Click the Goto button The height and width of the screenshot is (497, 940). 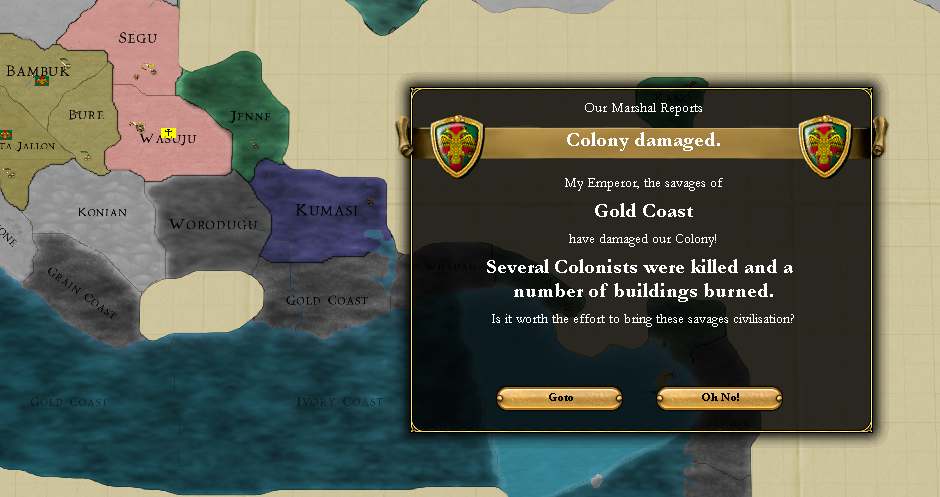click(x=560, y=398)
